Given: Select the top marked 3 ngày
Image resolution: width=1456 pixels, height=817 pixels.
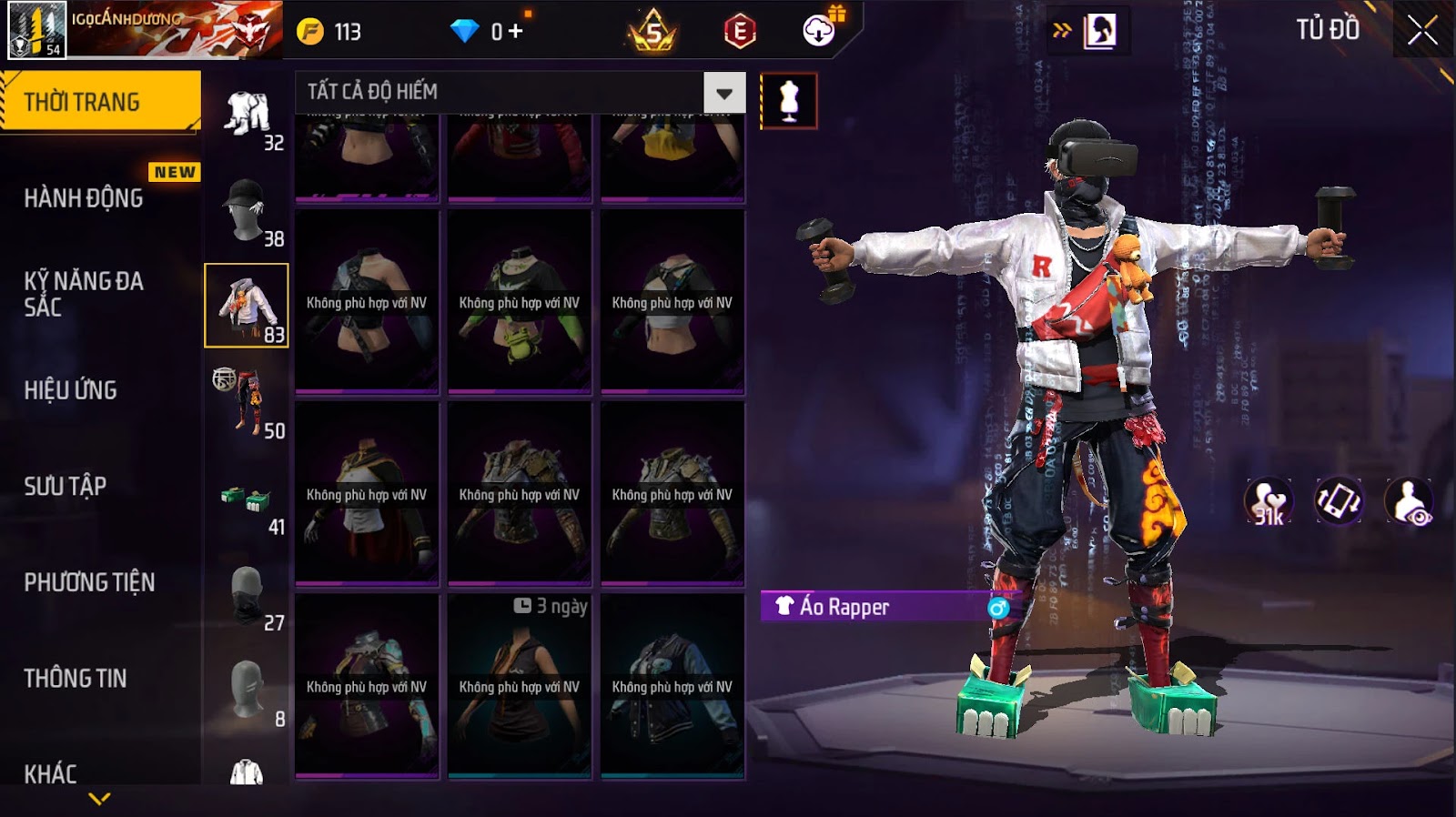Looking at the screenshot, I should tap(520, 686).
